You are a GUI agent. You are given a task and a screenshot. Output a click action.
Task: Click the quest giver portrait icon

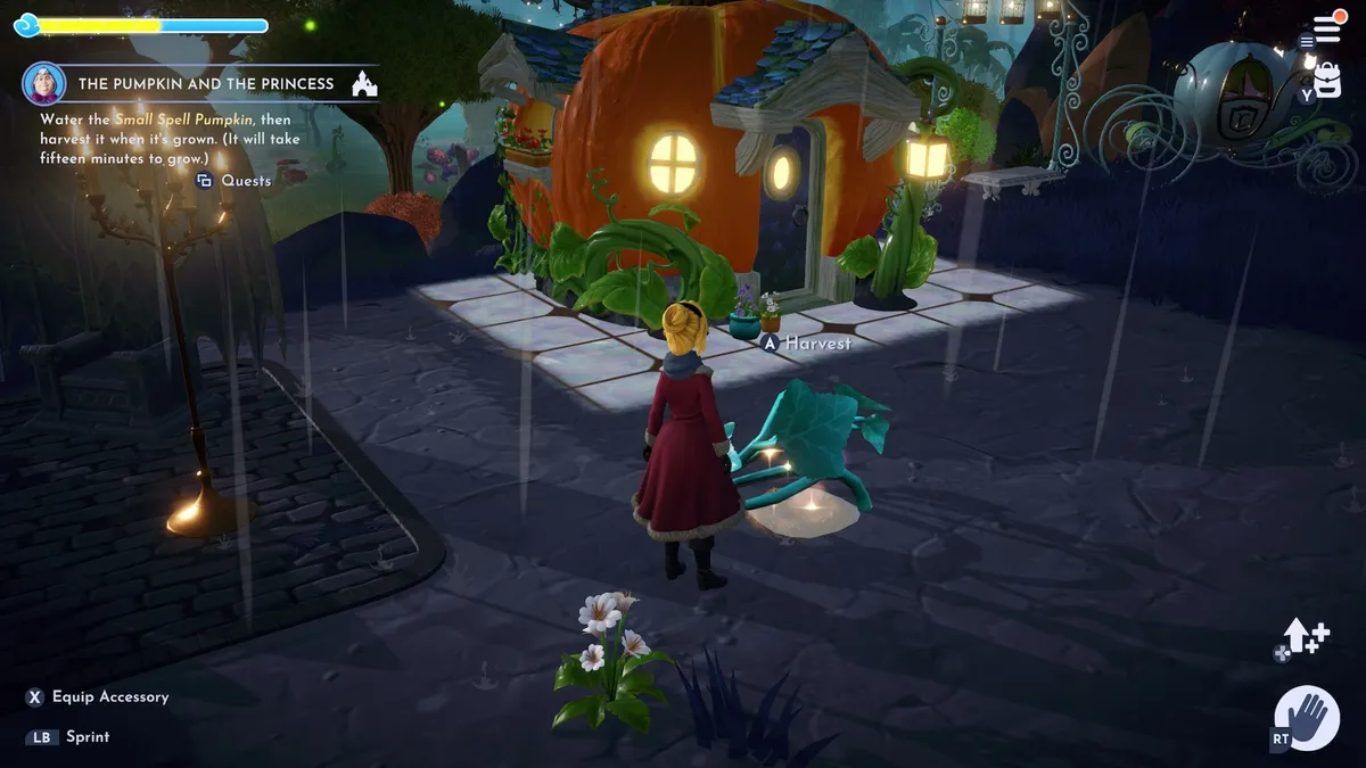coord(44,84)
